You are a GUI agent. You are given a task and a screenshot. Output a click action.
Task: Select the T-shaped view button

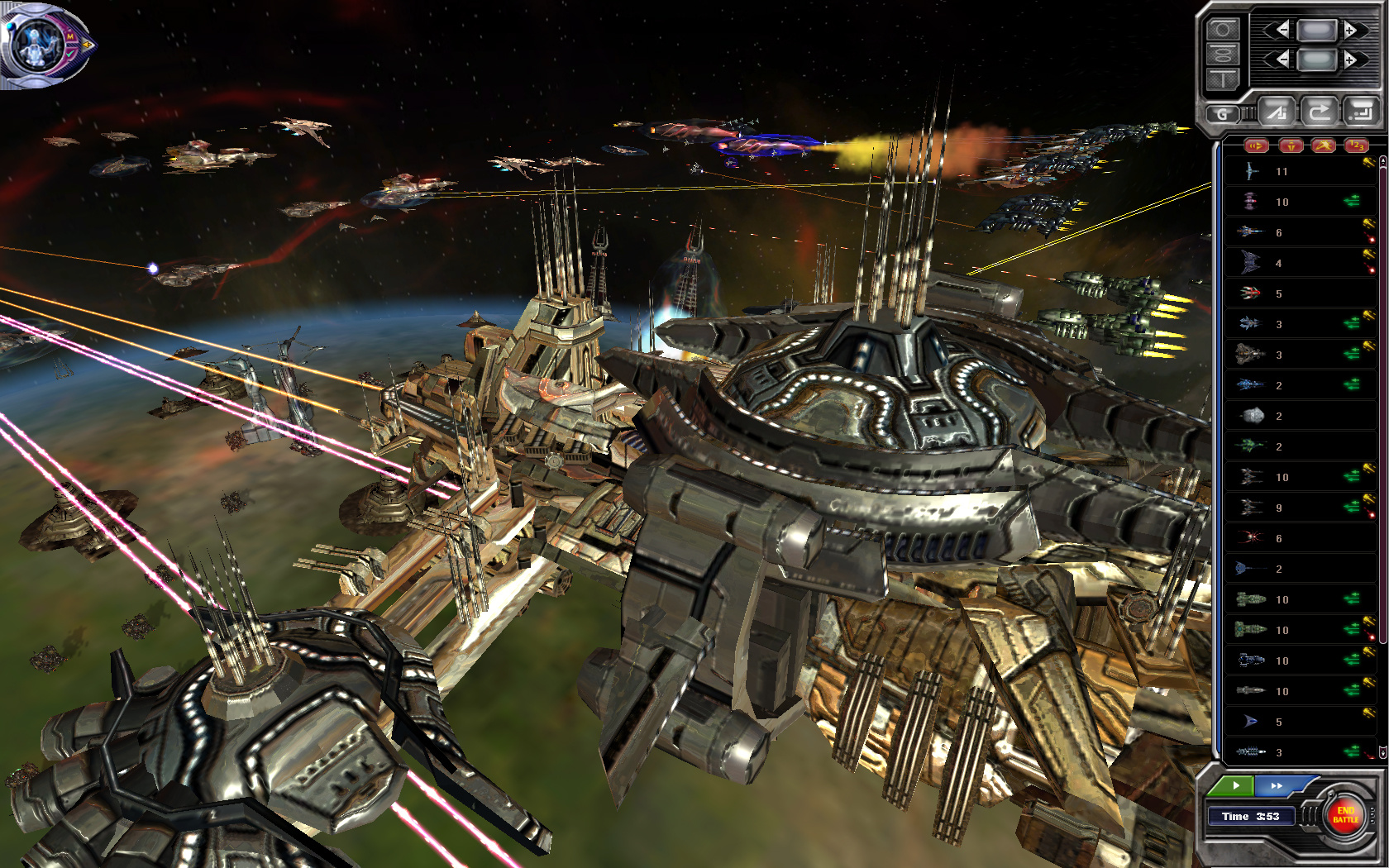click(x=1223, y=79)
